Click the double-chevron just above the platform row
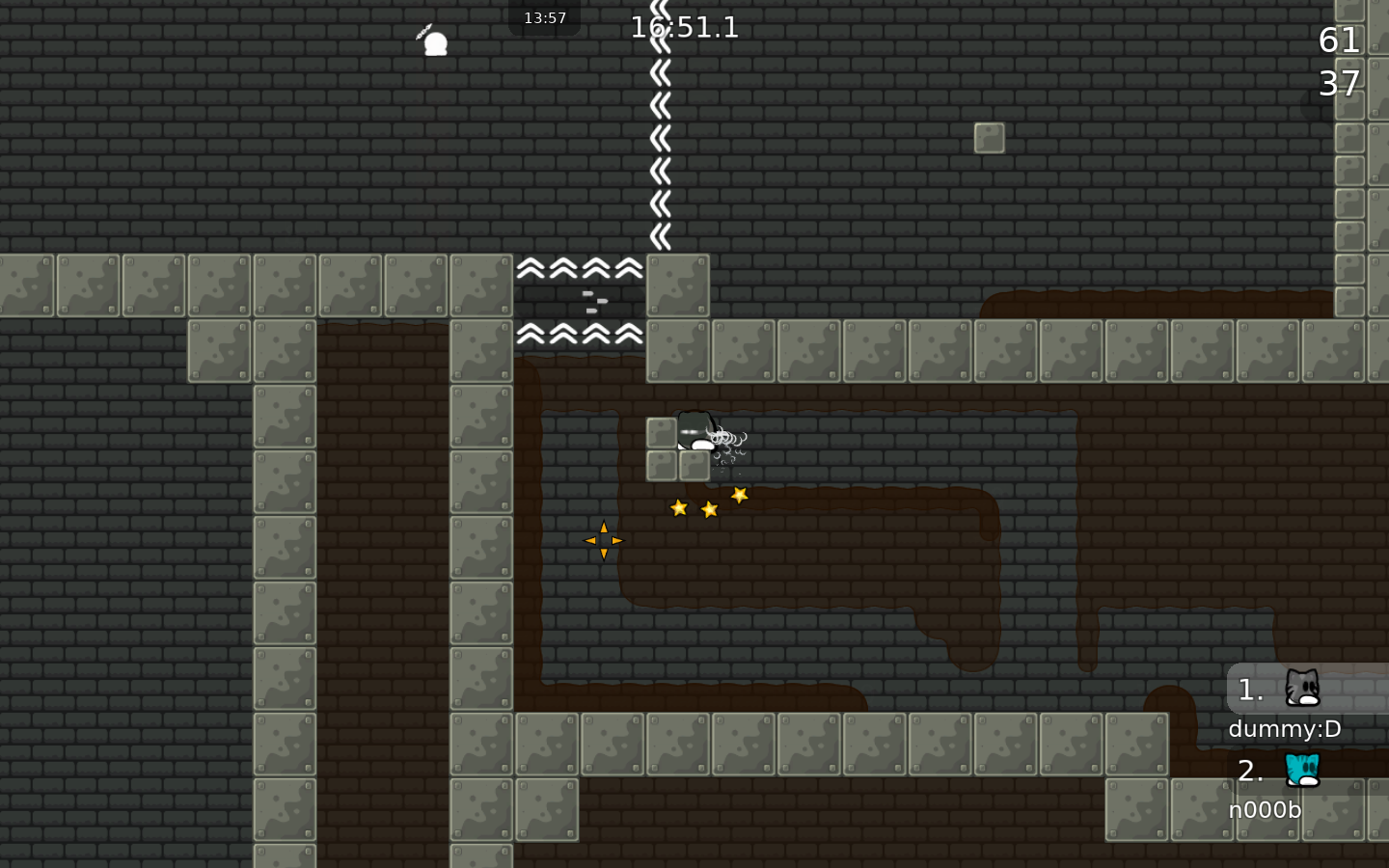The width and height of the screenshot is (1389, 868). [660, 234]
